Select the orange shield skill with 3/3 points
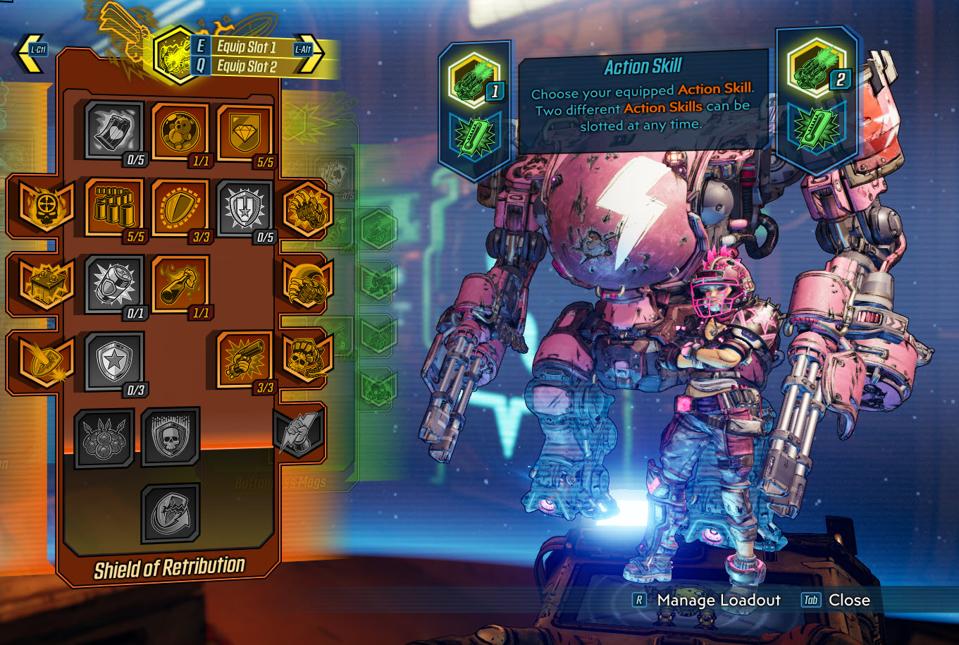 pos(180,206)
